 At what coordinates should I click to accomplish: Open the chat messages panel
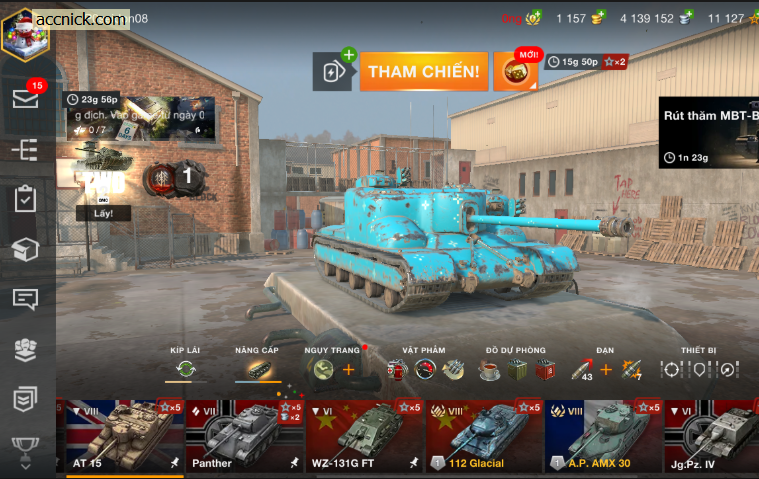coord(26,299)
